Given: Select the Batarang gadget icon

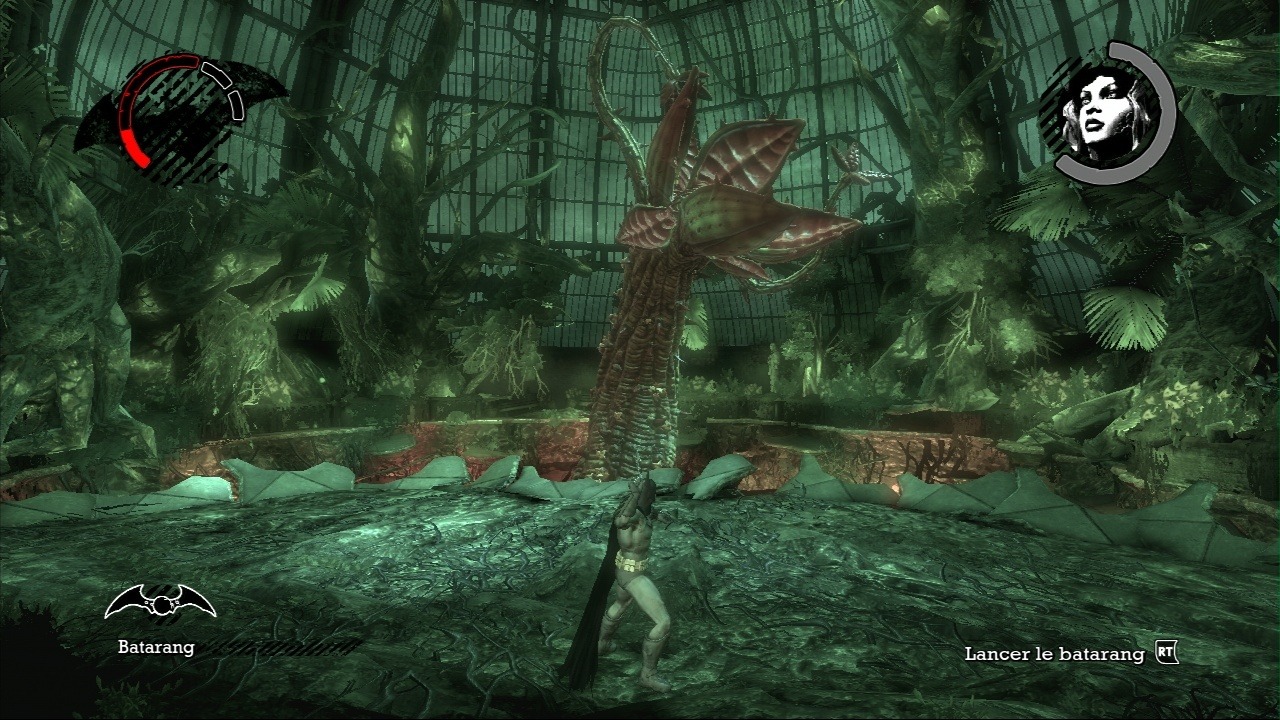Looking at the screenshot, I should point(160,603).
